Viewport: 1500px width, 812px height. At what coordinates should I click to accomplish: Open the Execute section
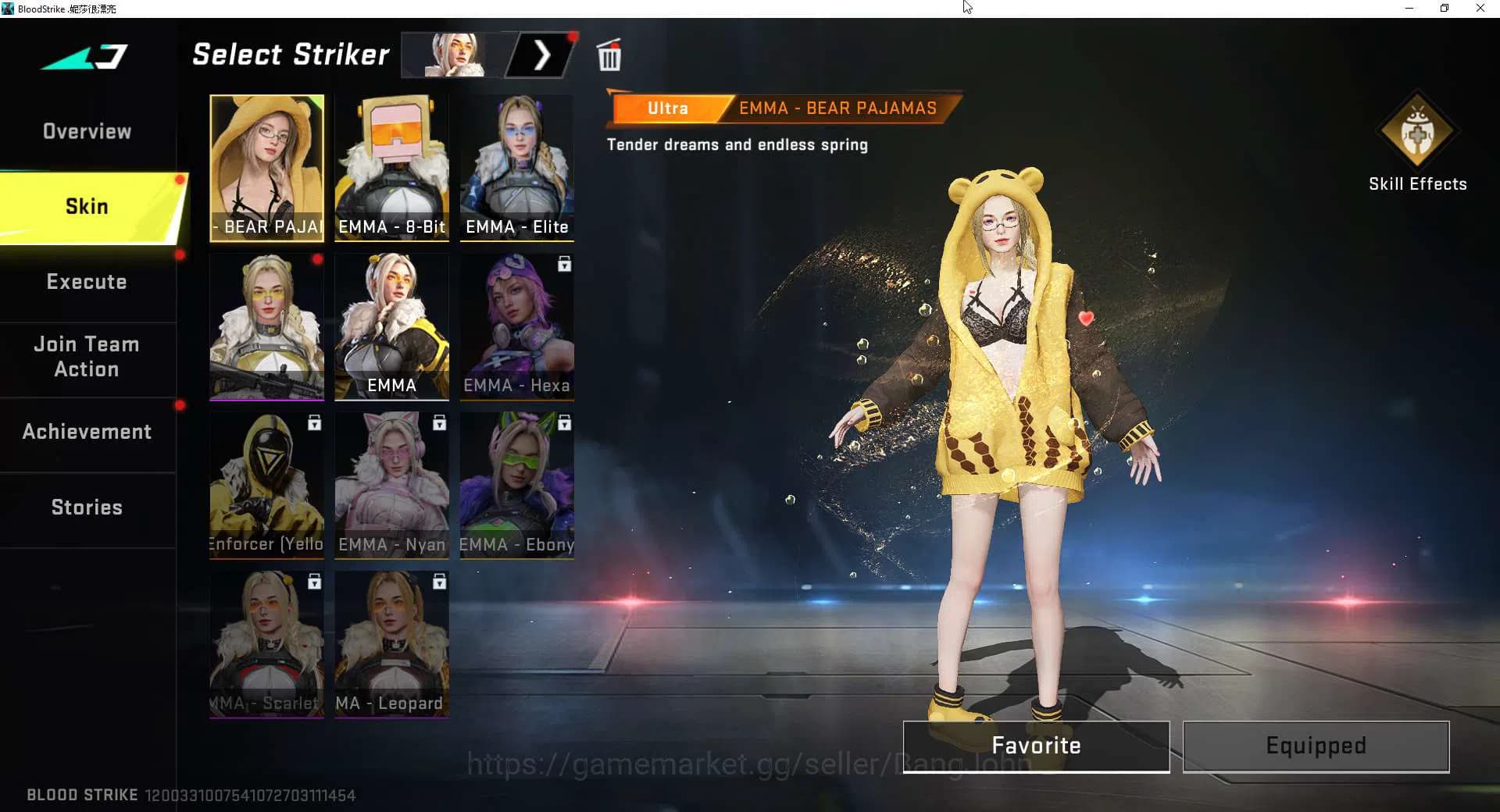86,282
